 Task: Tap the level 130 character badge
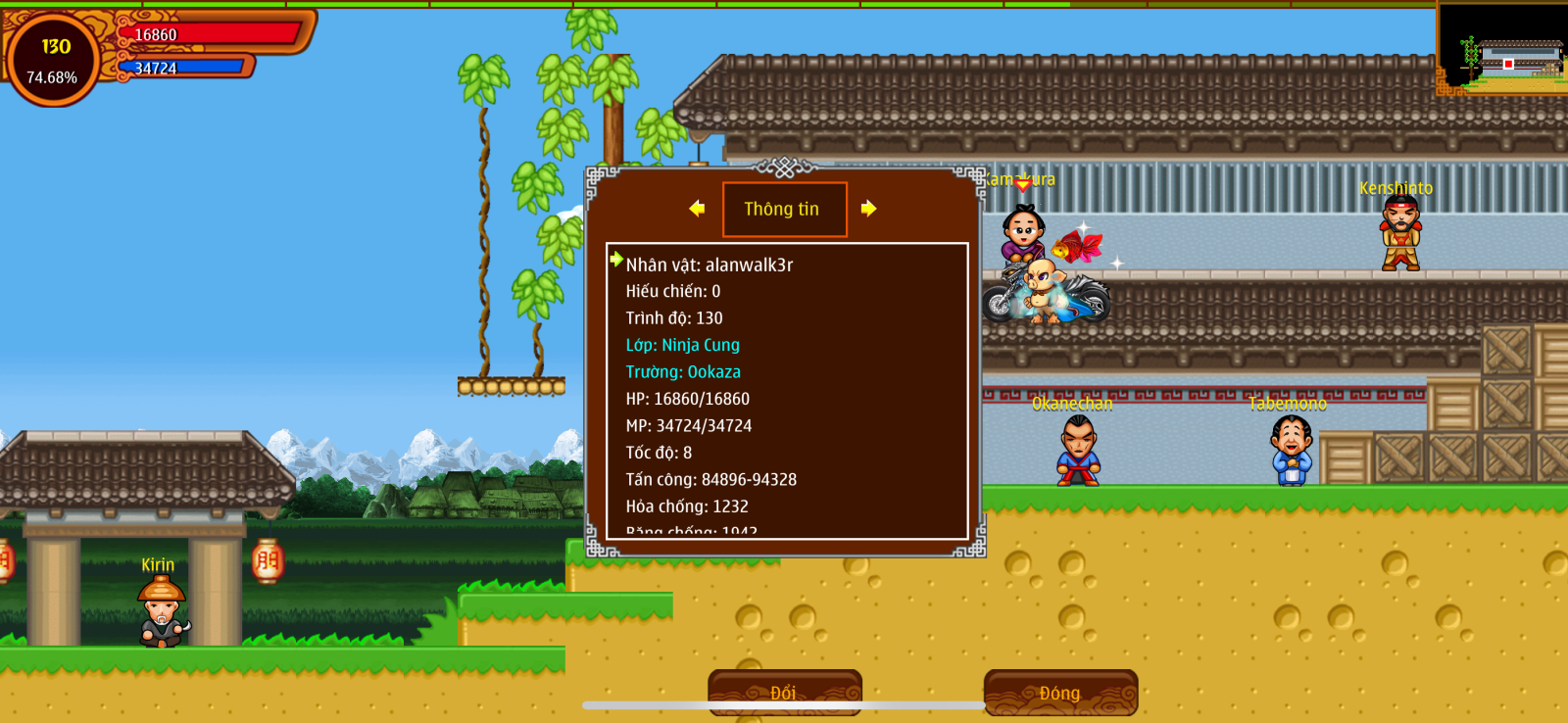(x=53, y=60)
